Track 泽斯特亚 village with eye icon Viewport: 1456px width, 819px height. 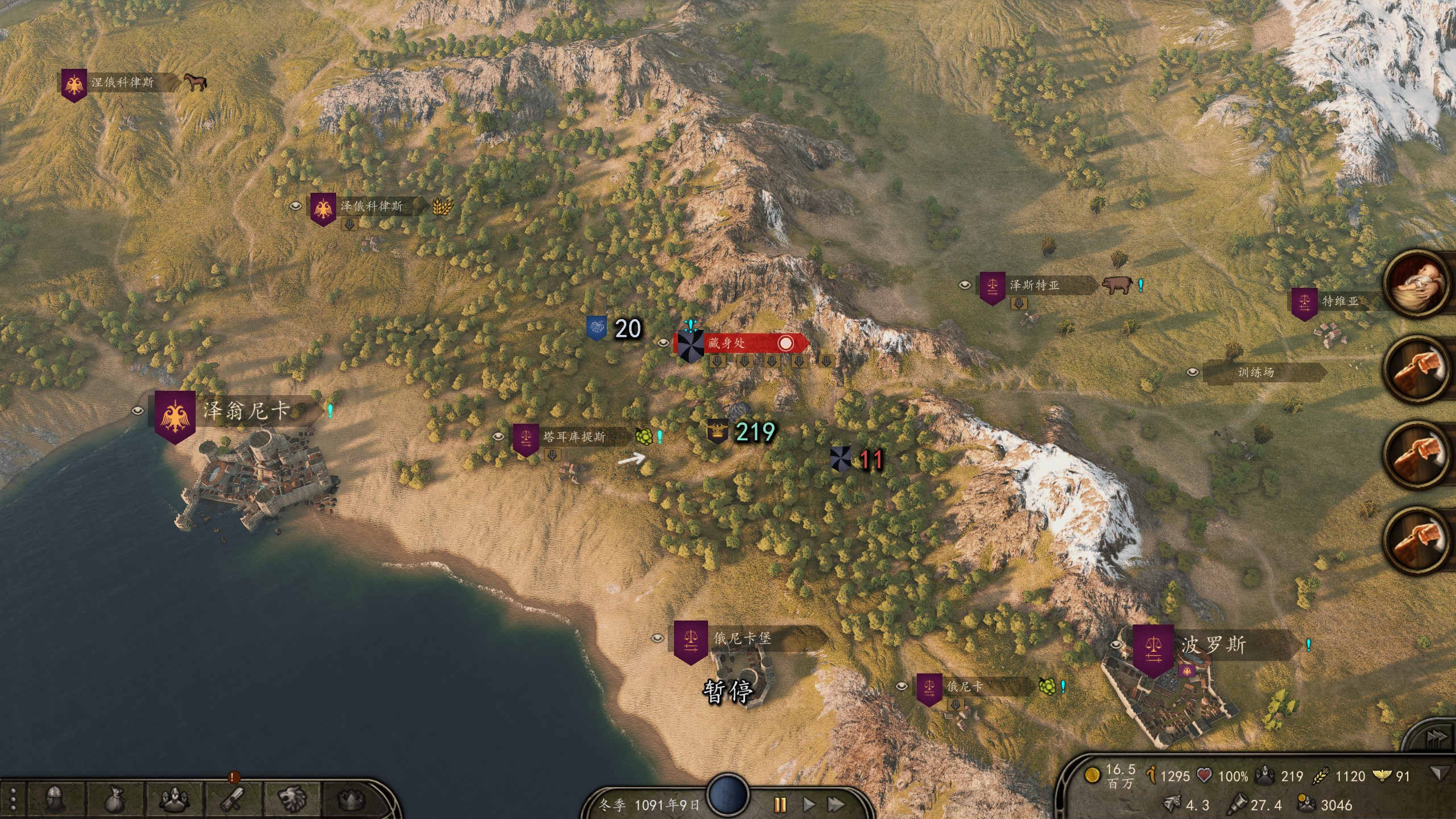point(965,285)
